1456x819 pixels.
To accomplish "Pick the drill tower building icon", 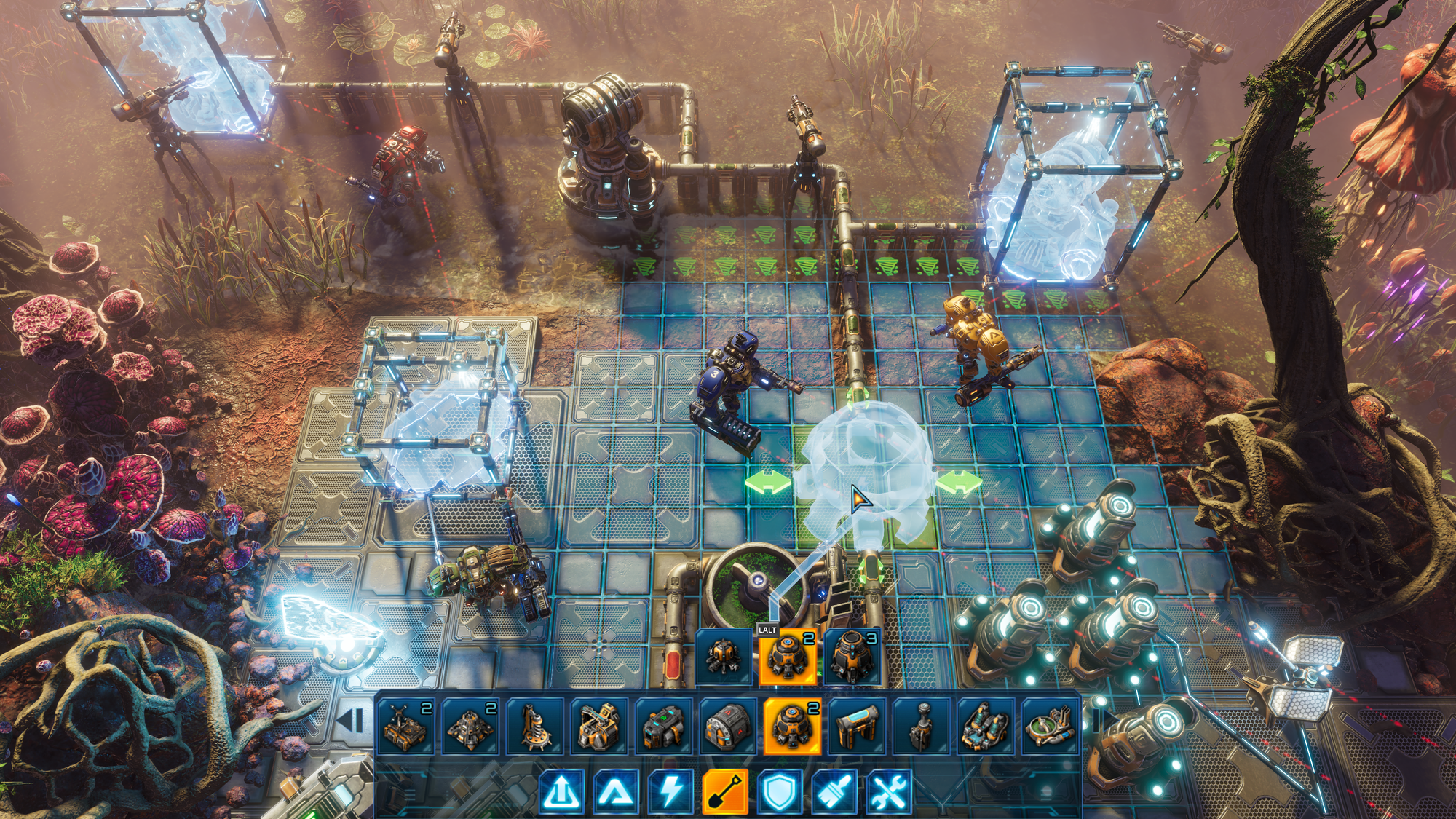I will 534,726.
